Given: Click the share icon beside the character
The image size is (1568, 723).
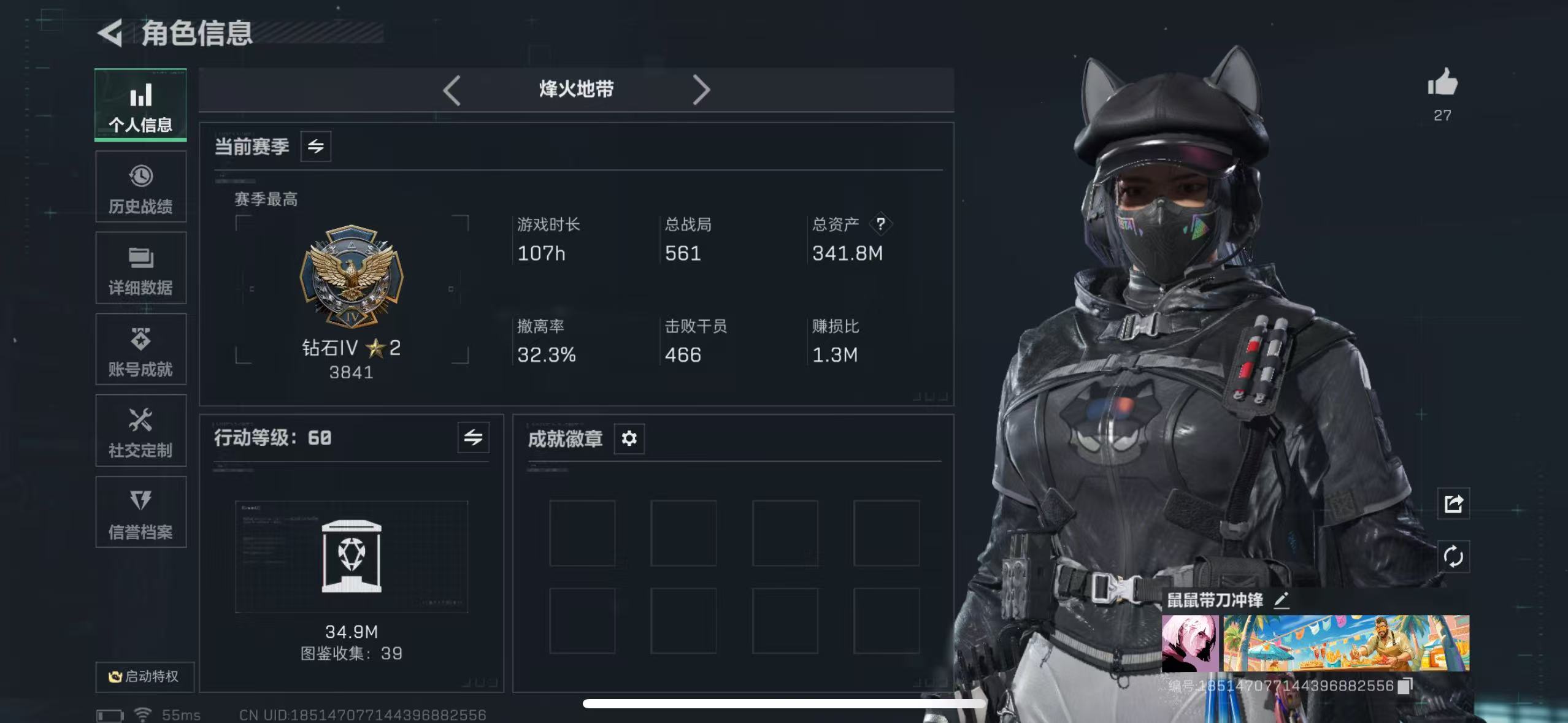Looking at the screenshot, I should pyautogui.click(x=1453, y=504).
